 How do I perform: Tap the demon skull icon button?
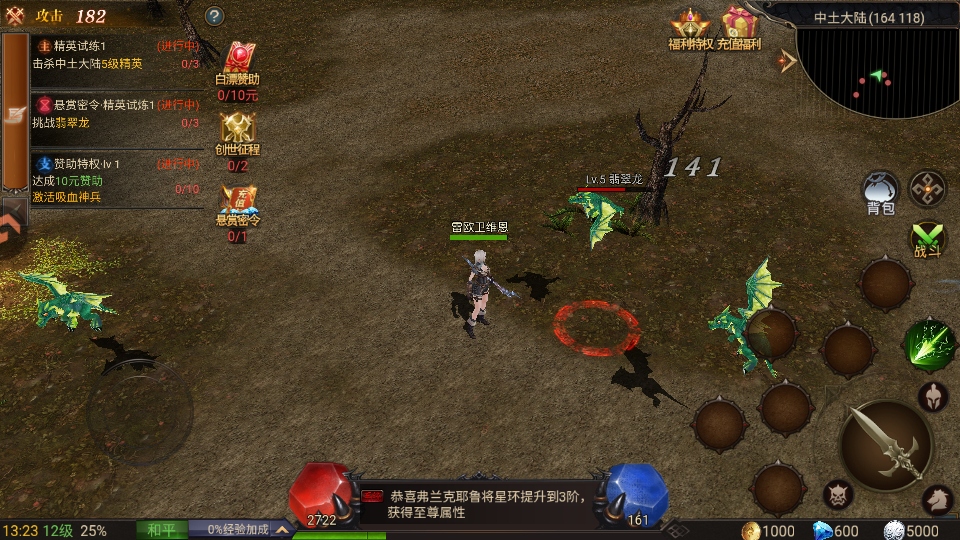pos(838,494)
